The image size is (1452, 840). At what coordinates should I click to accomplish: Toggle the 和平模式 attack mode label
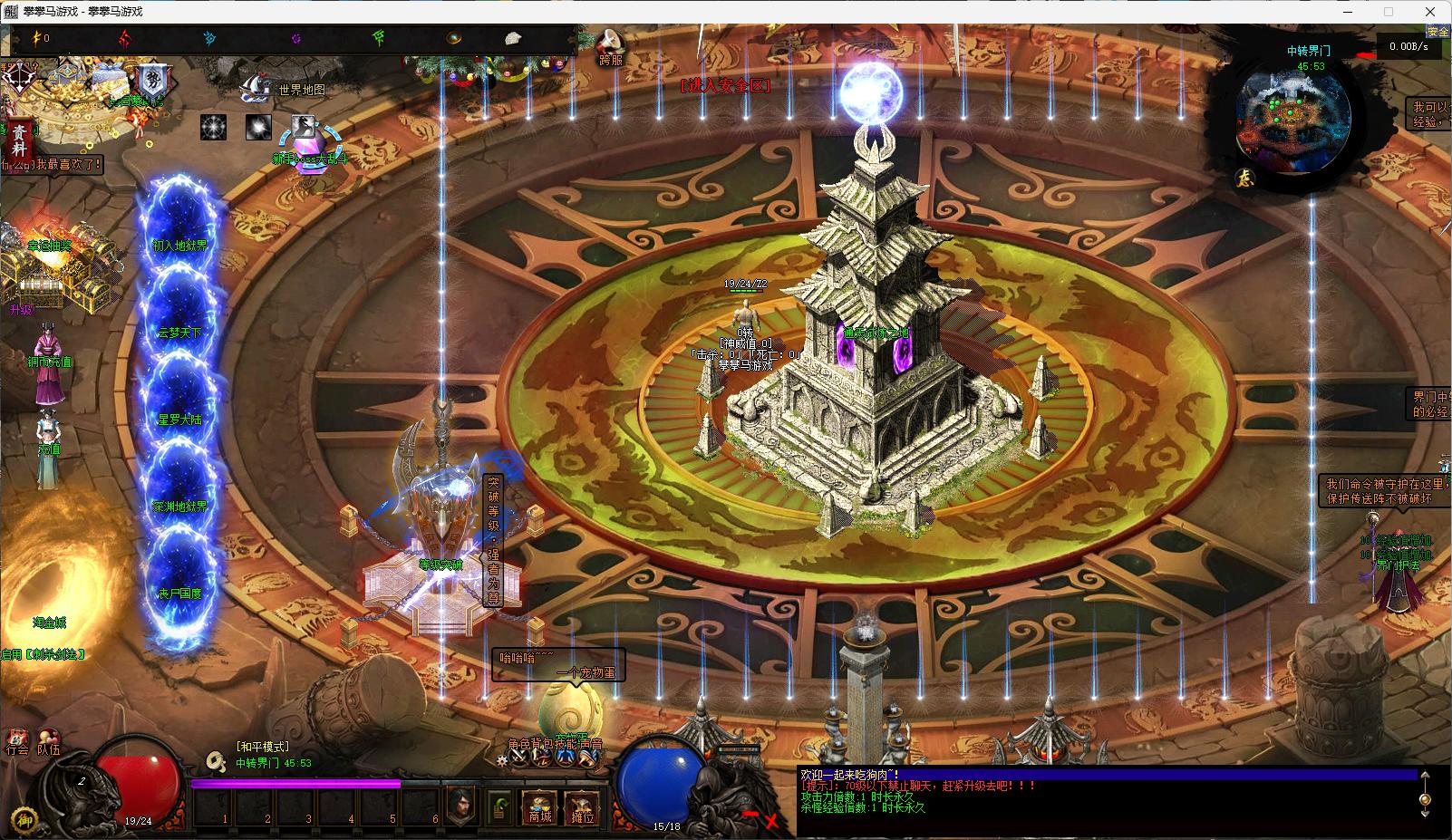coord(262,747)
